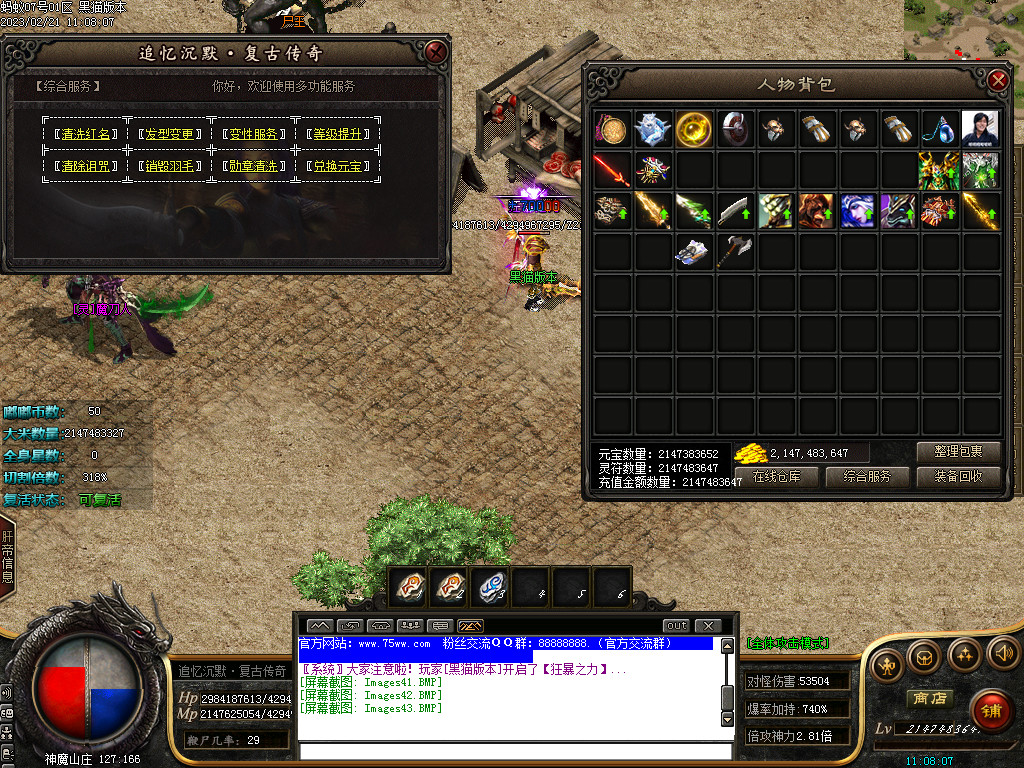Select the portrait photo item in bag
1024x768 pixels.
[x=980, y=128]
